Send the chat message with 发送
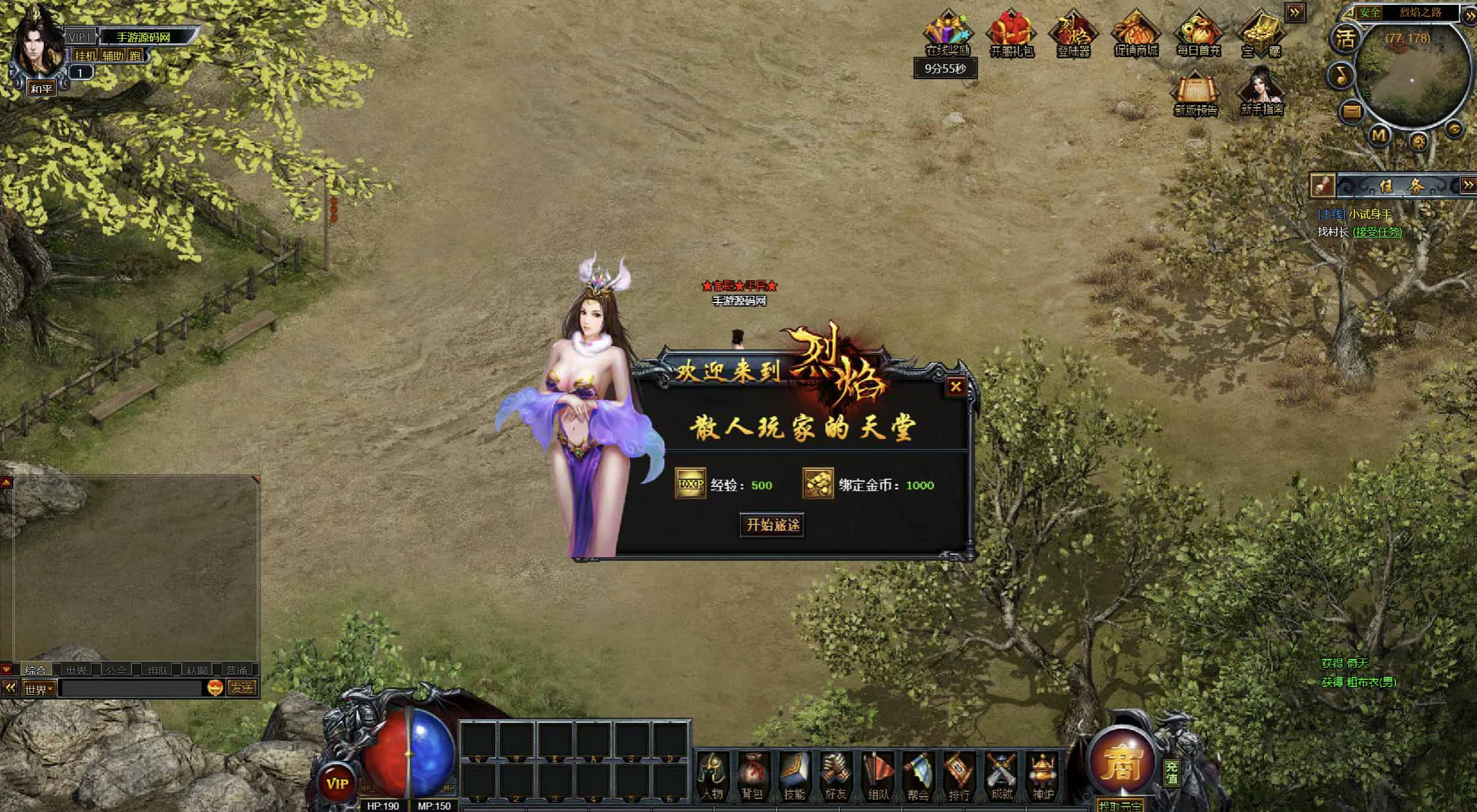The height and width of the screenshot is (812, 1477). coord(242,688)
